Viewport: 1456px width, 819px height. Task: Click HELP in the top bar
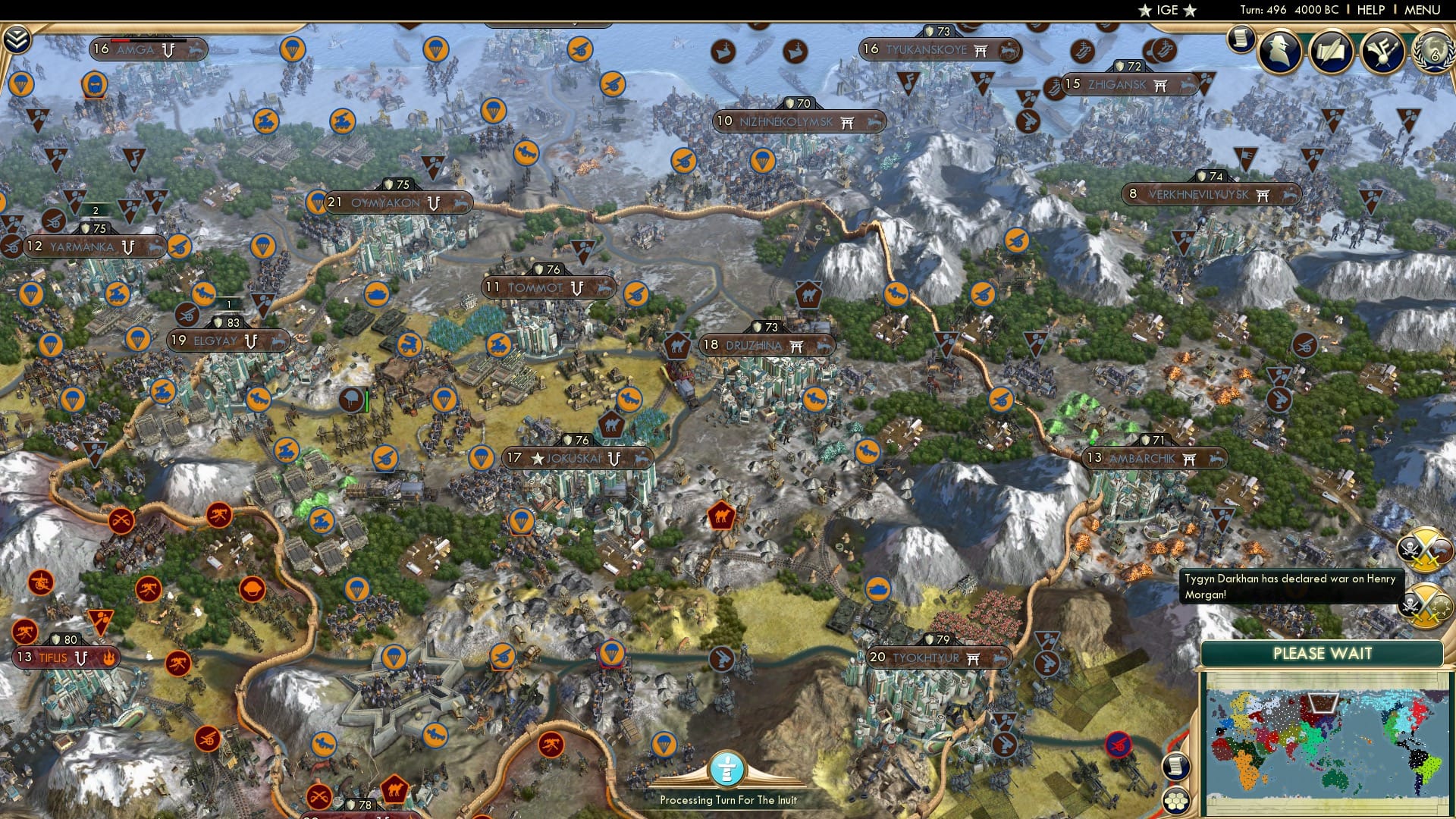(1370, 10)
